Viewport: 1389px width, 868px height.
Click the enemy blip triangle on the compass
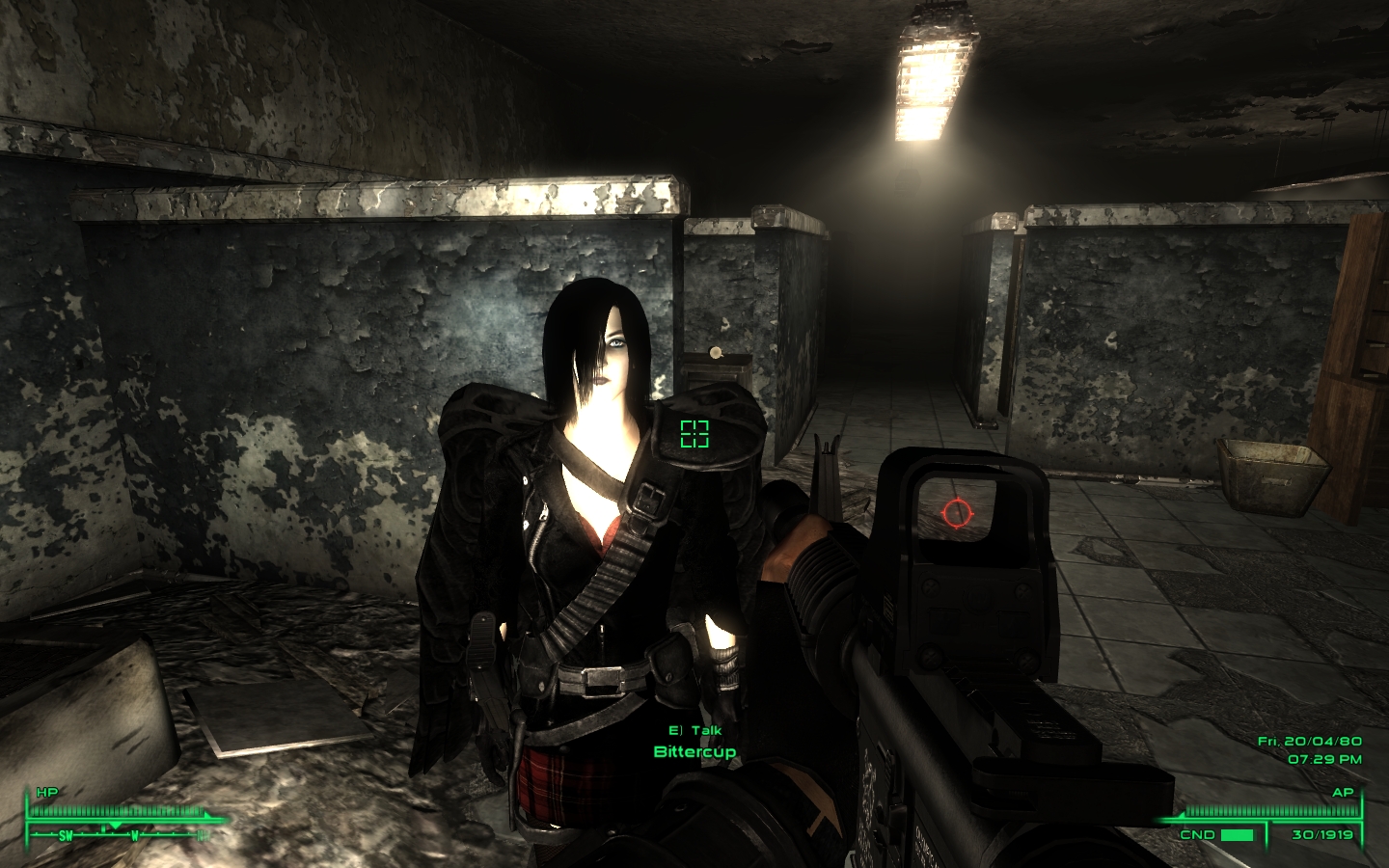point(115,826)
